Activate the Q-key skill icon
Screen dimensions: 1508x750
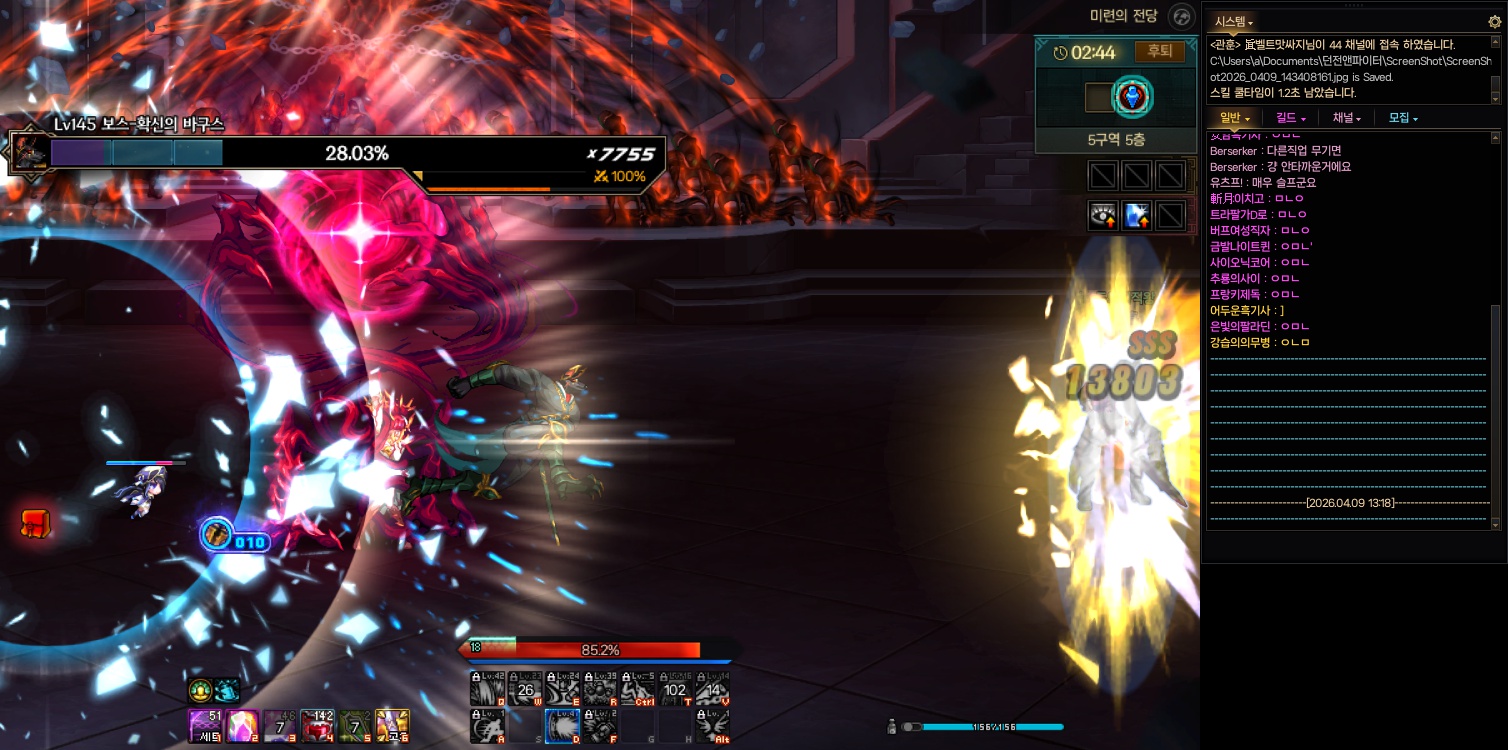tap(487, 689)
